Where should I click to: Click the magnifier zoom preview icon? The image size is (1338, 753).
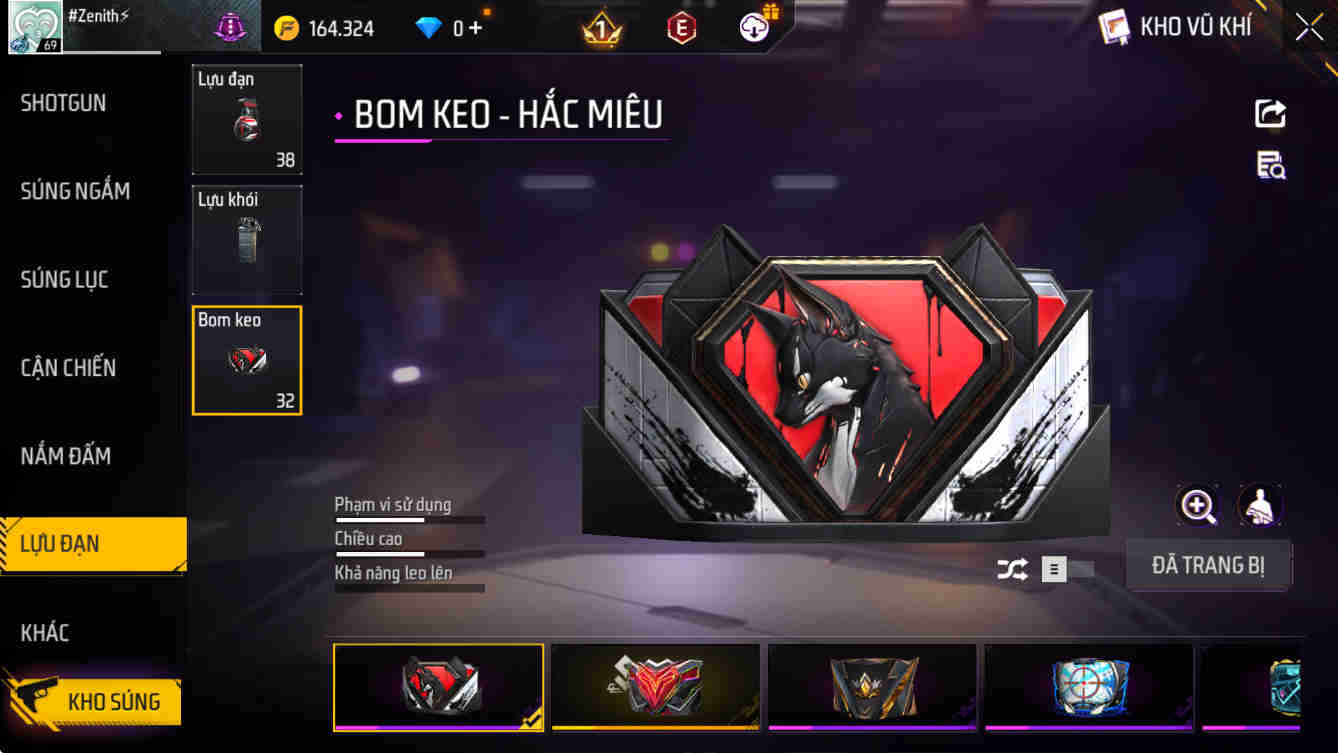[x=1197, y=506]
